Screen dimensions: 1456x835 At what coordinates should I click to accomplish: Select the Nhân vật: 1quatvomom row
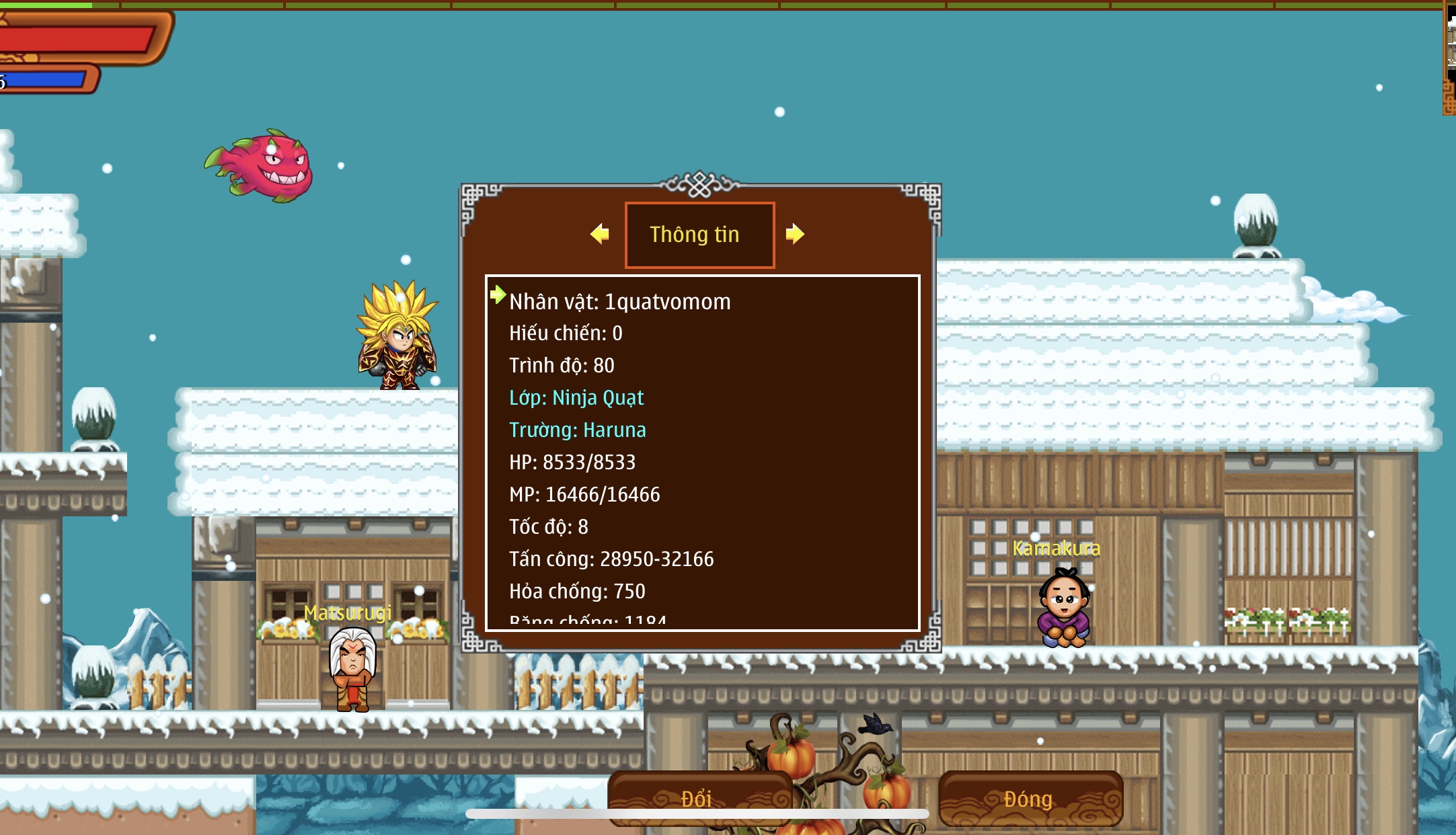619,302
